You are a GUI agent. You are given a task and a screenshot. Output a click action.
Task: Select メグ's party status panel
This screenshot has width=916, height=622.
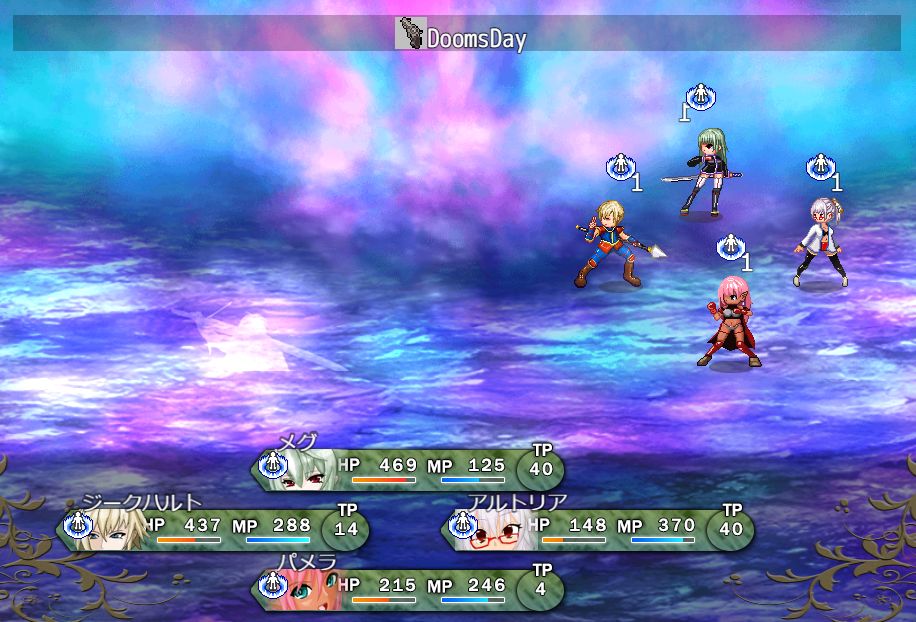[x=408, y=469]
